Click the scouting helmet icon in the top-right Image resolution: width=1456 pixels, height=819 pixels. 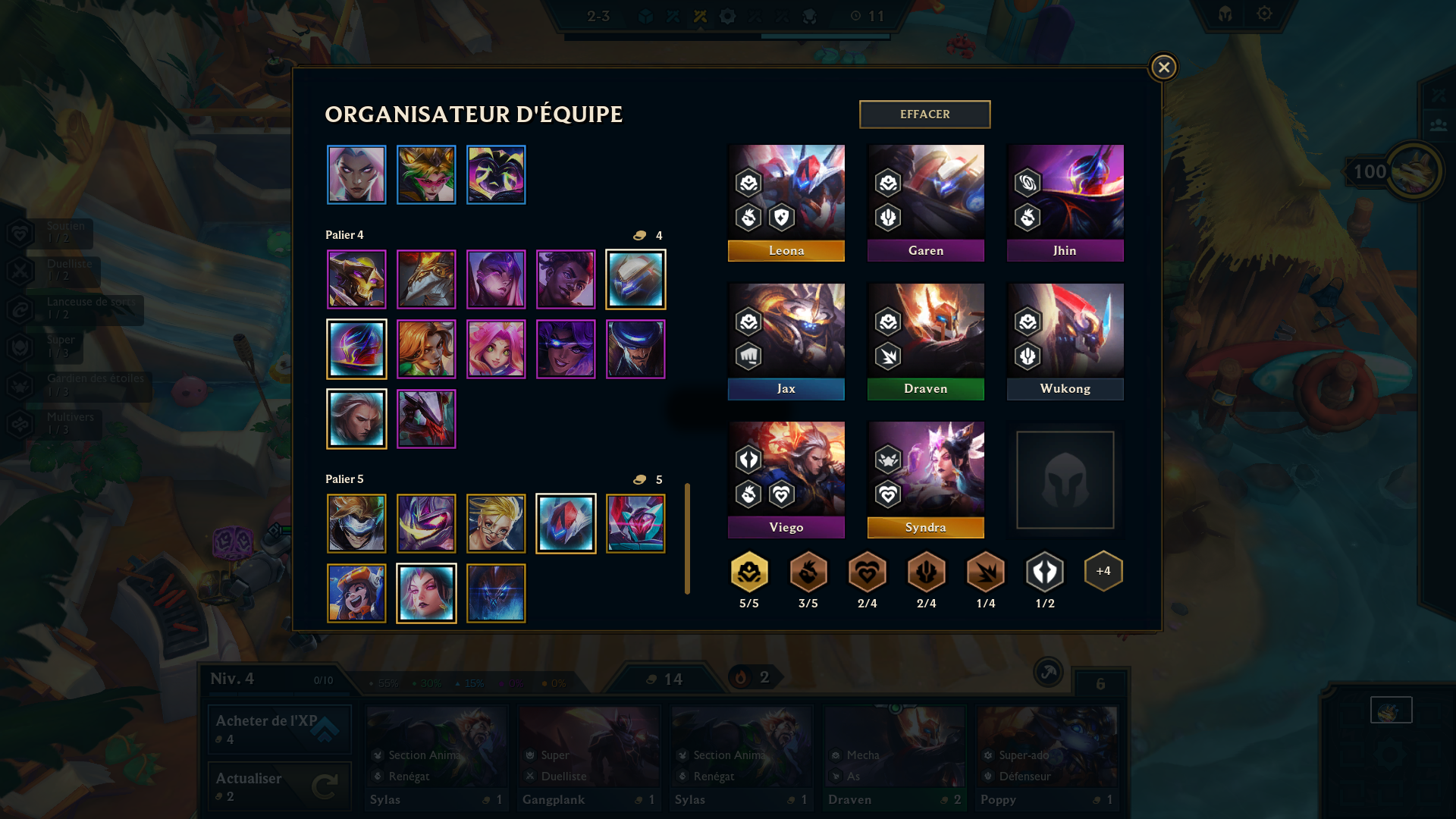pyautogui.click(x=1225, y=14)
